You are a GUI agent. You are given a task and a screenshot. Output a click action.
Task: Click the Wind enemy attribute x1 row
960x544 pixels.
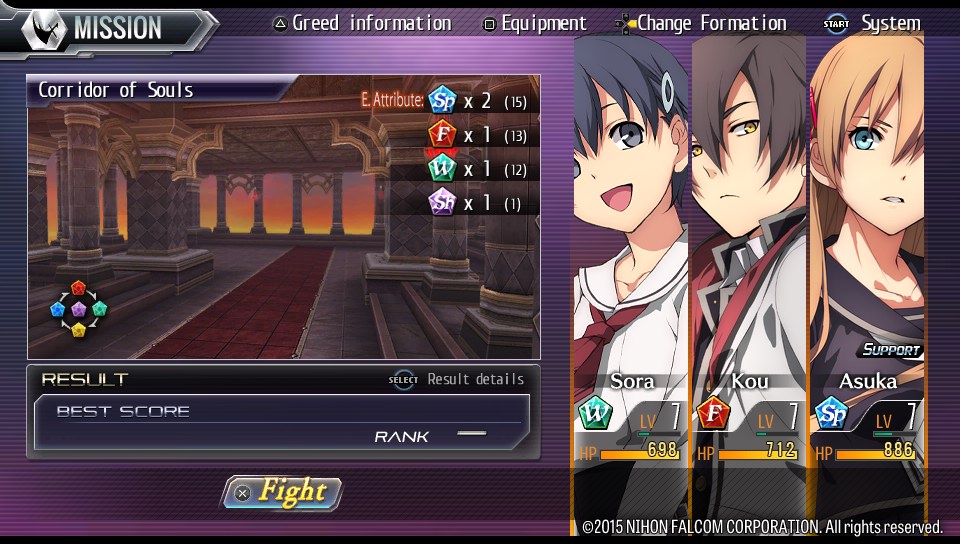(478, 169)
